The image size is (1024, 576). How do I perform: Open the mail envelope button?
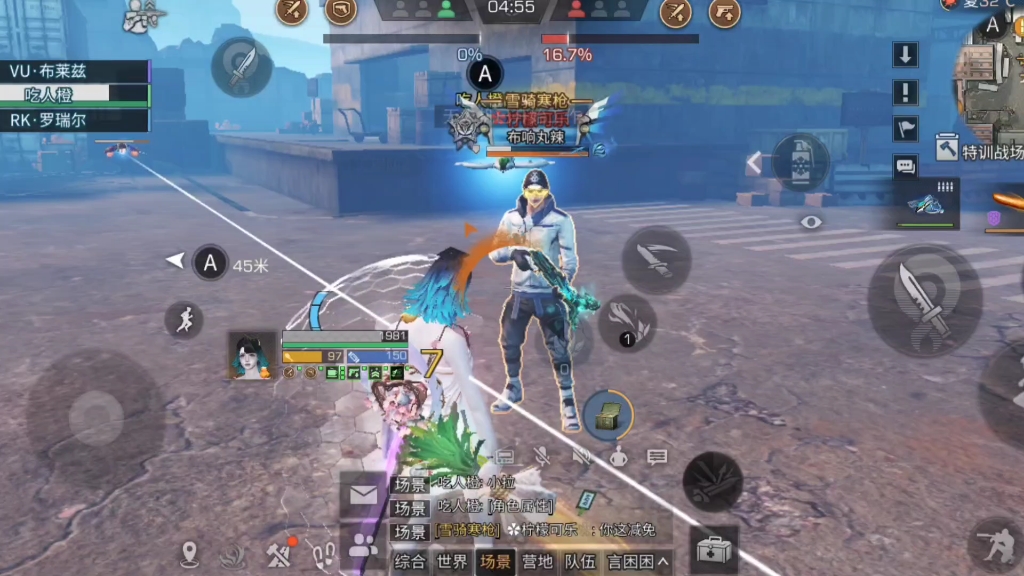point(362,495)
